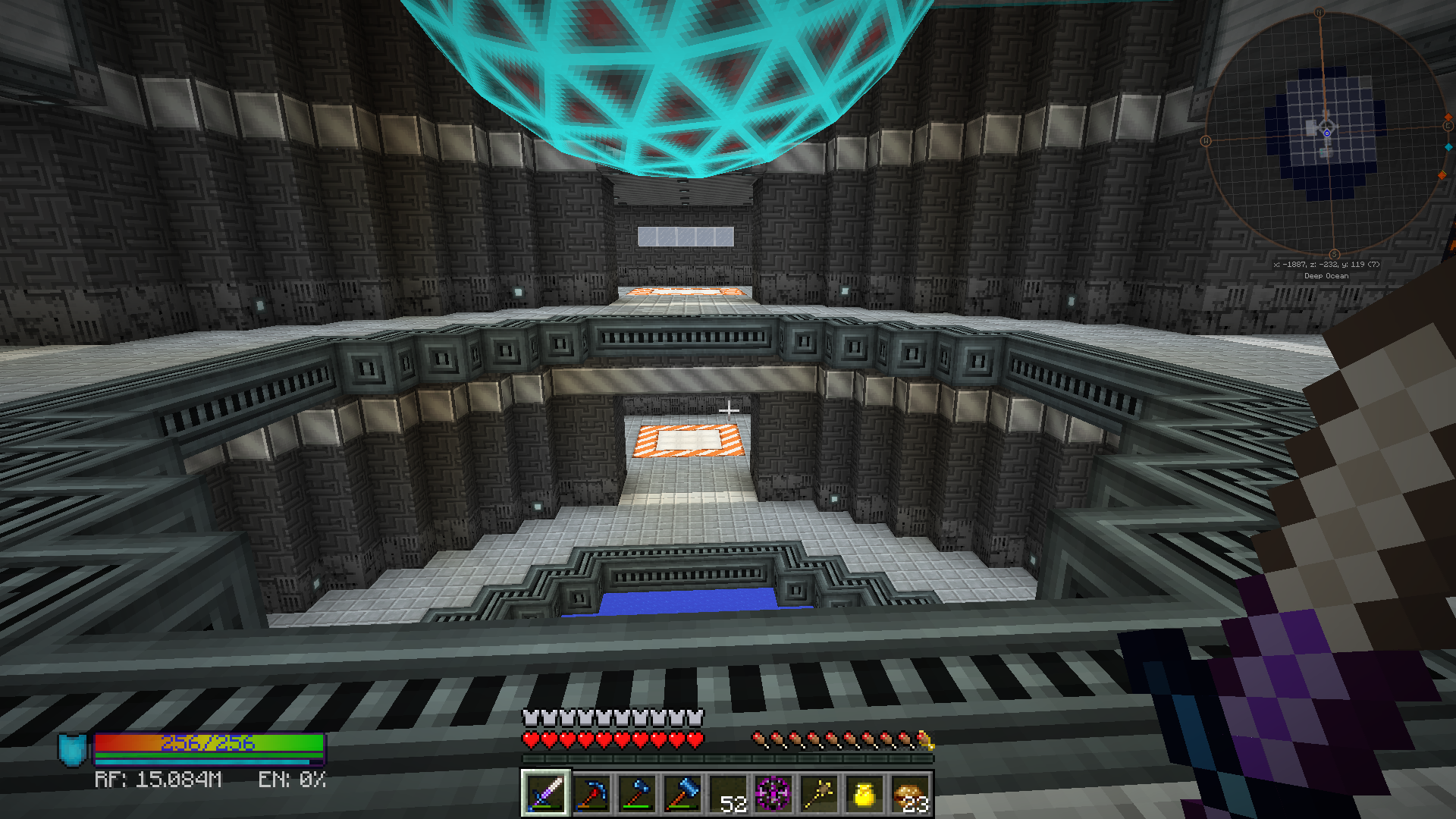
Task: Pick the magenta circular orb item
Action: [773, 794]
